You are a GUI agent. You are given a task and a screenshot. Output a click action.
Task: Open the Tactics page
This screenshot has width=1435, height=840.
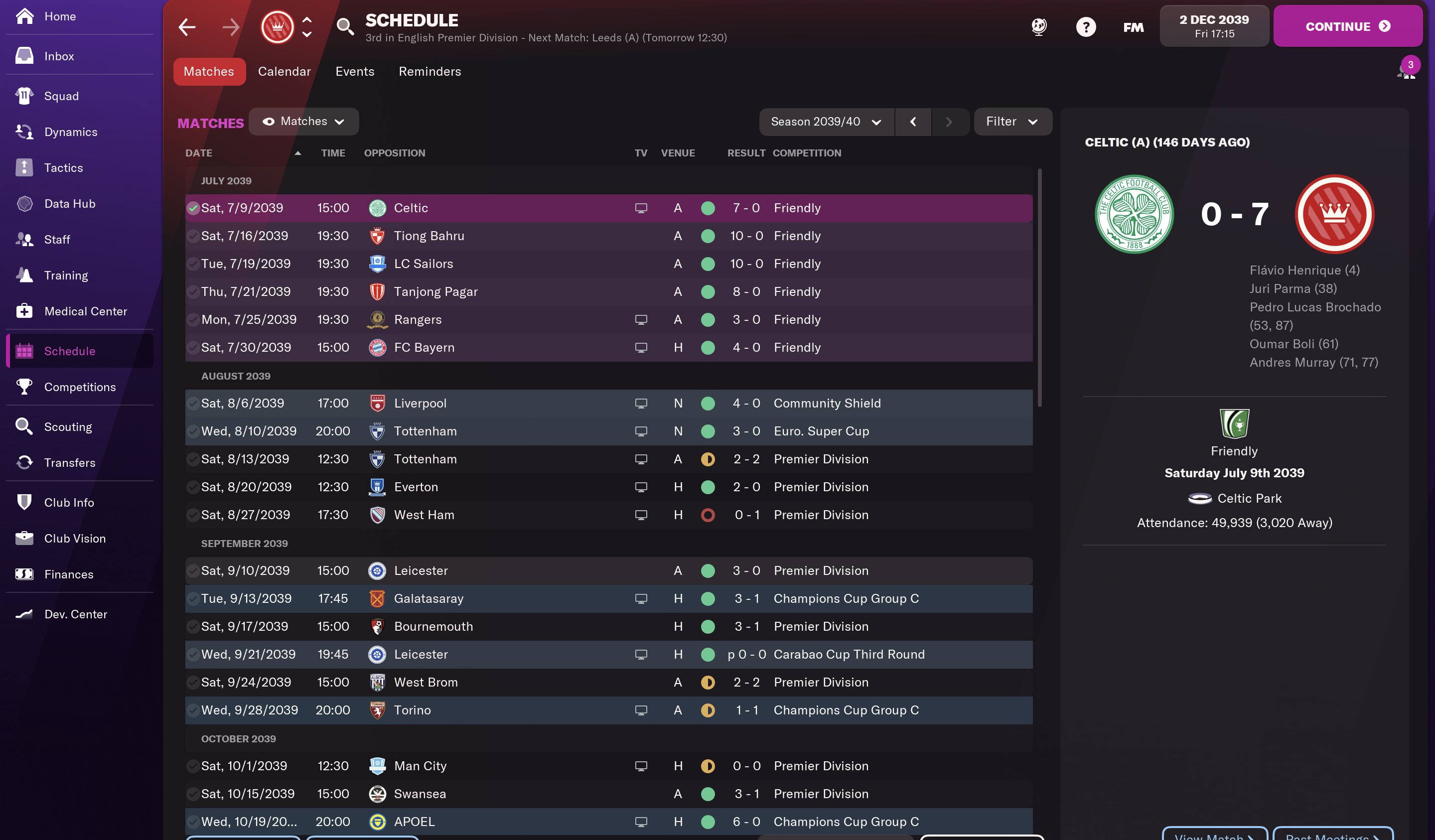point(63,167)
